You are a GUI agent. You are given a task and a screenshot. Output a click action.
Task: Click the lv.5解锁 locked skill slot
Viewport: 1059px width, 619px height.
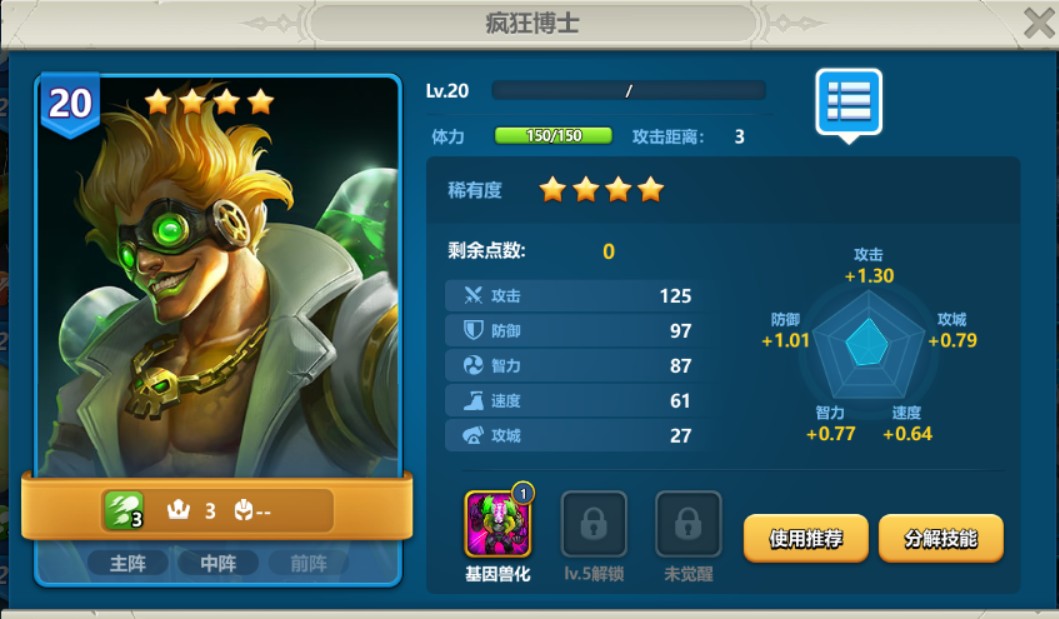pos(594,524)
